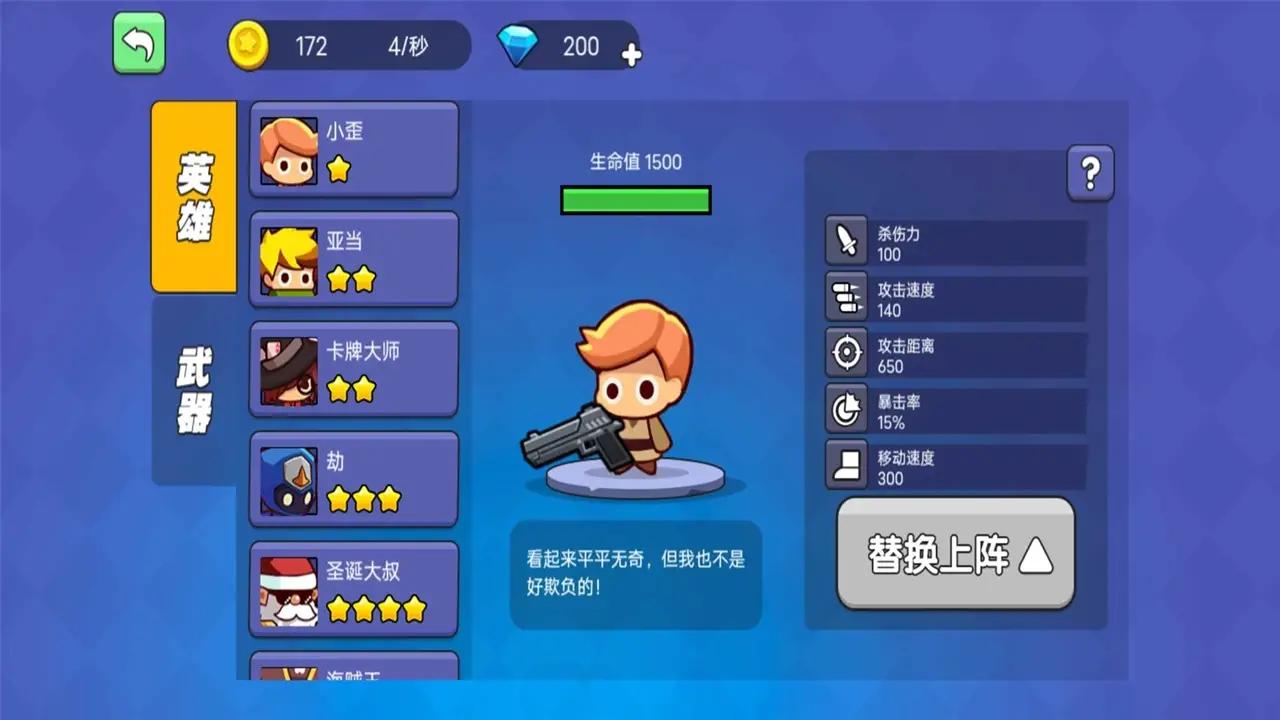Click the diamond currency icon
This screenshot has width=1280, height=720.
[x=519, y=45]
